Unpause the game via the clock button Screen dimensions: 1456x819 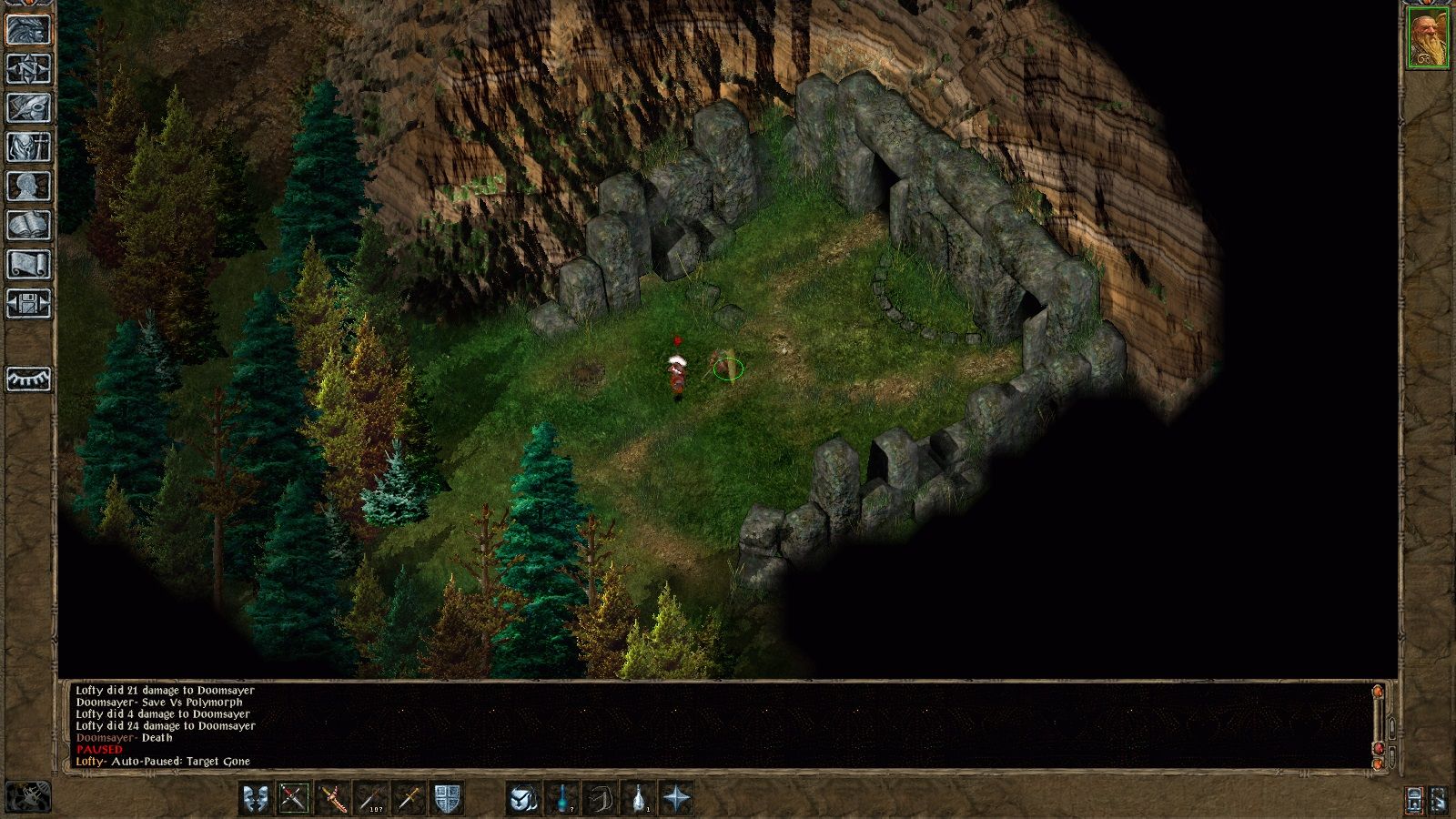[x=1413, y=801]
